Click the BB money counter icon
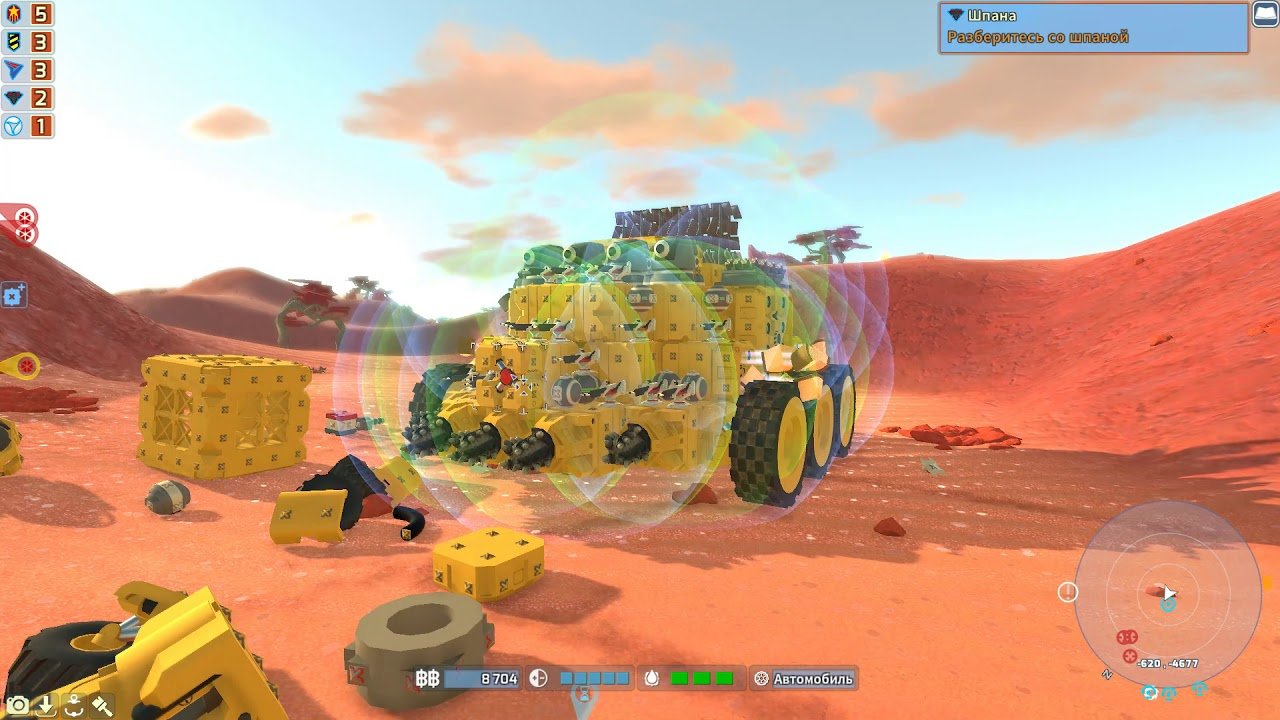 pyautogui.click(x=427, y=679)
